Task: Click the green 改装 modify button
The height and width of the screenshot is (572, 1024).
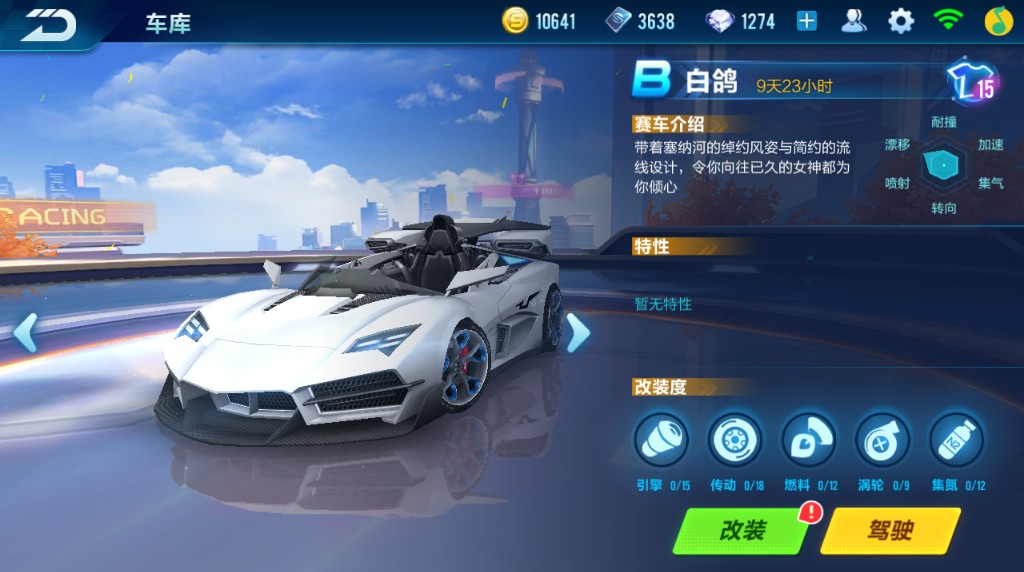Action: (742, 530)
